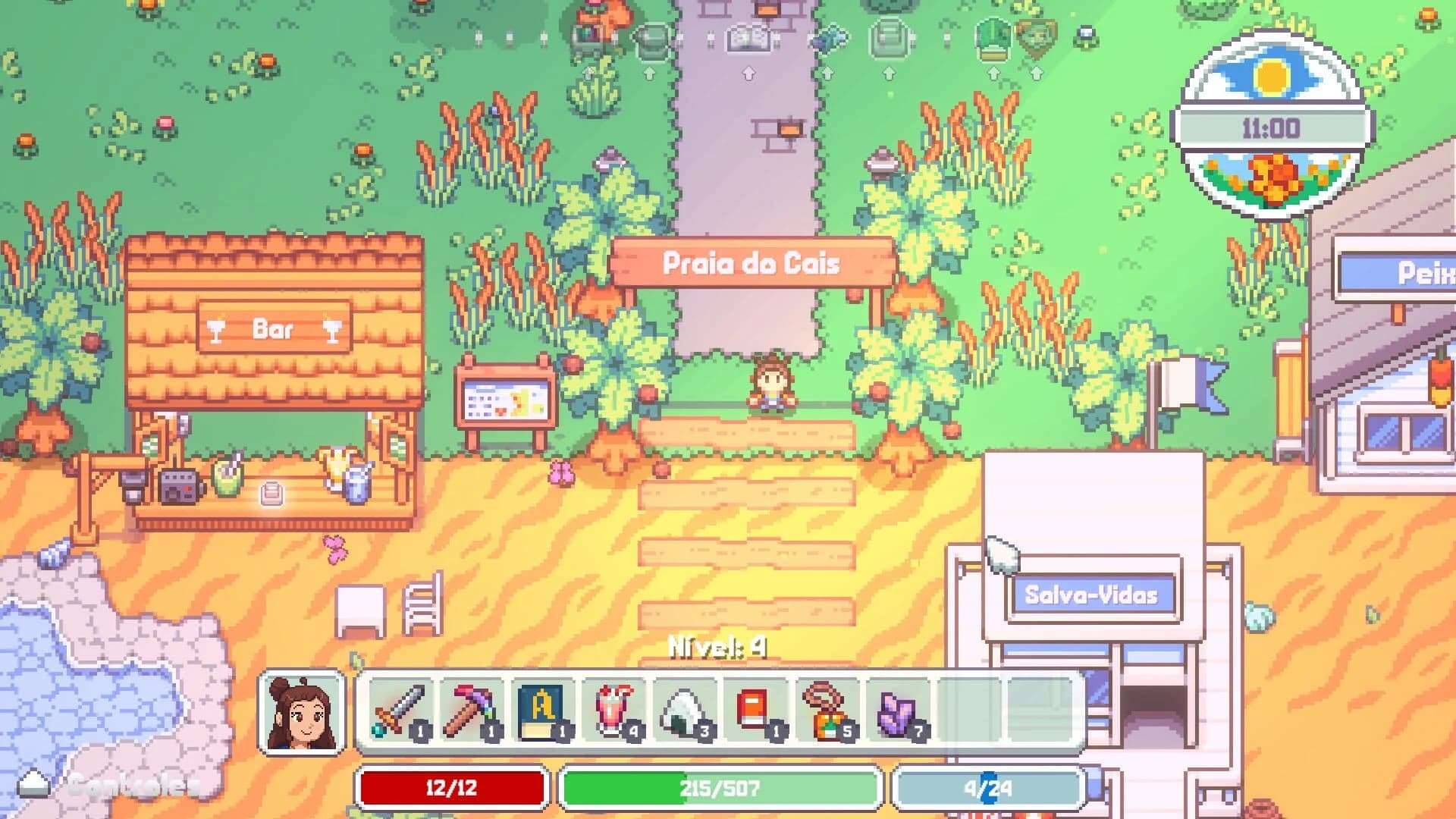Image resolution: width=1456 pixels, height=819 pixels.
Task: Expand the upward arrow under the green tent marker
Action: coord(994,72)
